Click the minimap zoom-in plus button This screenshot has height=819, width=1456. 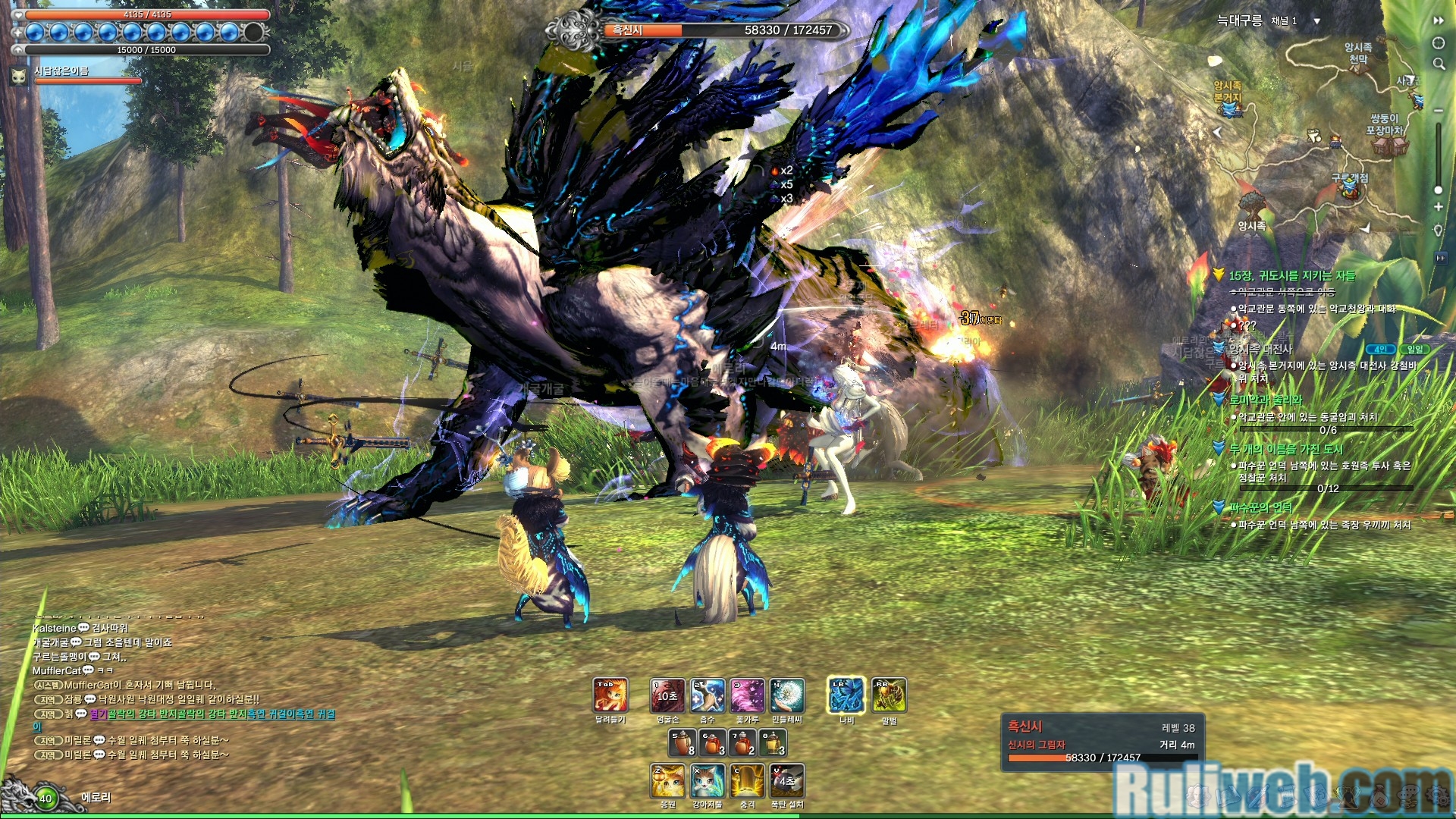[x=1438, y=207]
